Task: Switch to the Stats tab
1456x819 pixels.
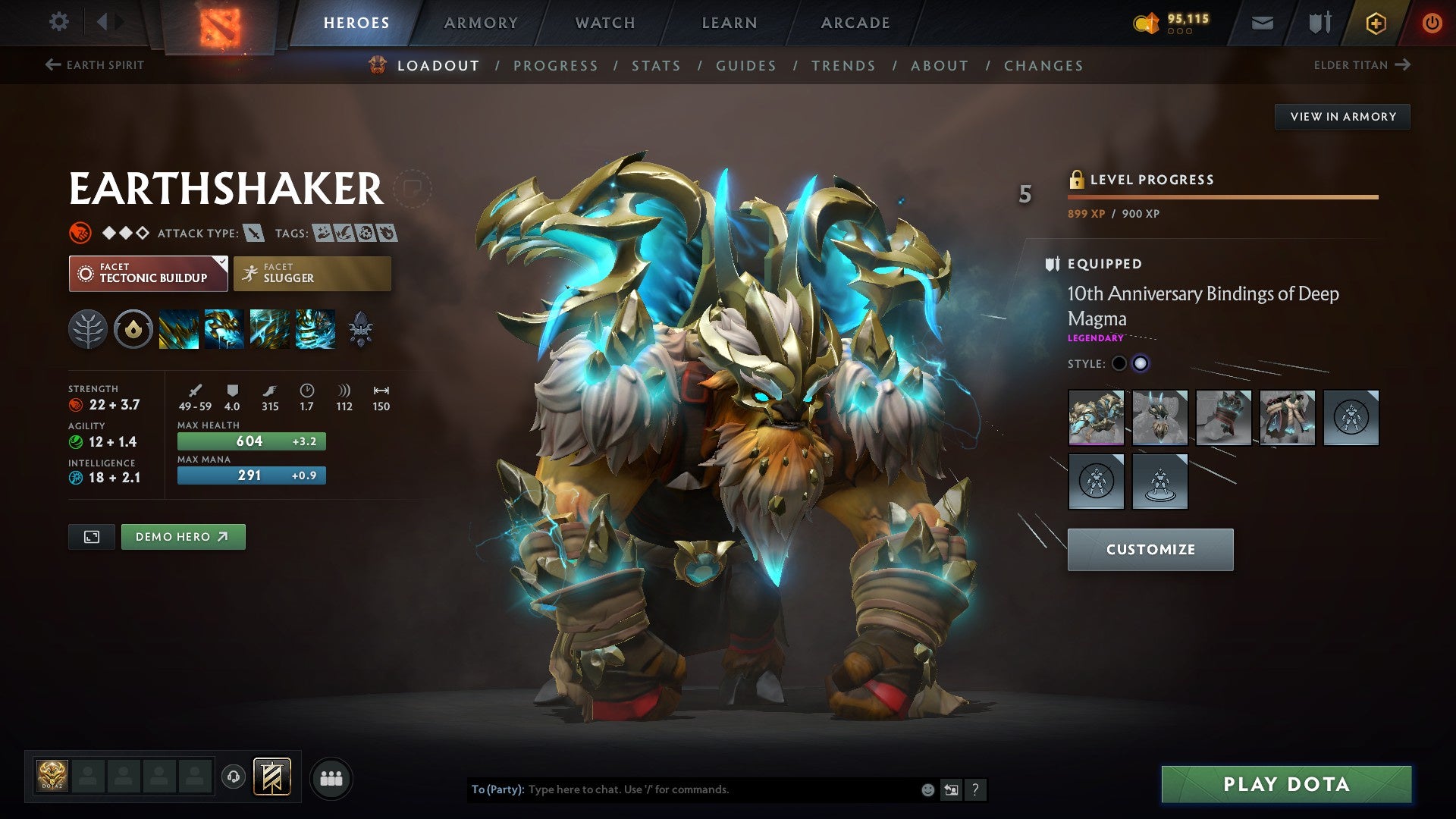Action: click(657, 66)
